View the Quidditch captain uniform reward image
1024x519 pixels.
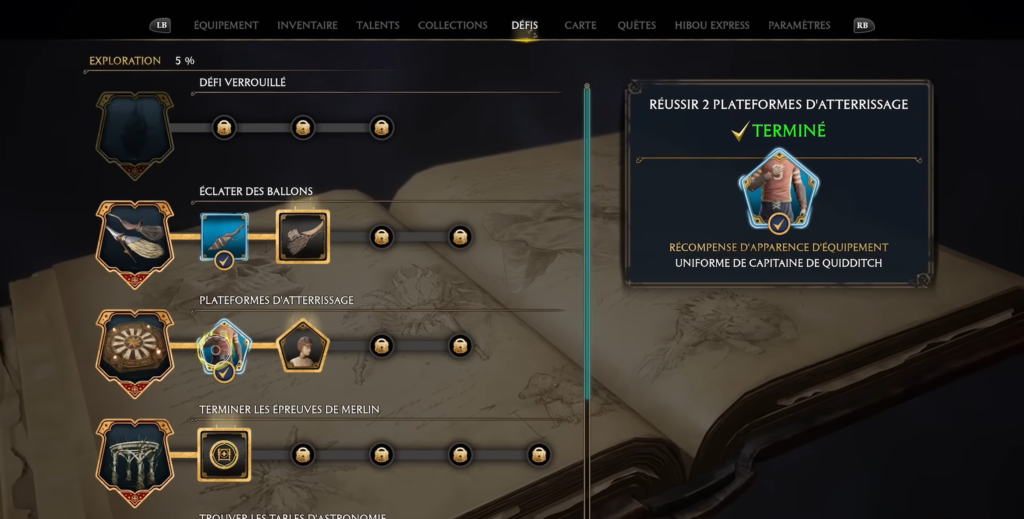pyautogui.click(x=778, y=188)
